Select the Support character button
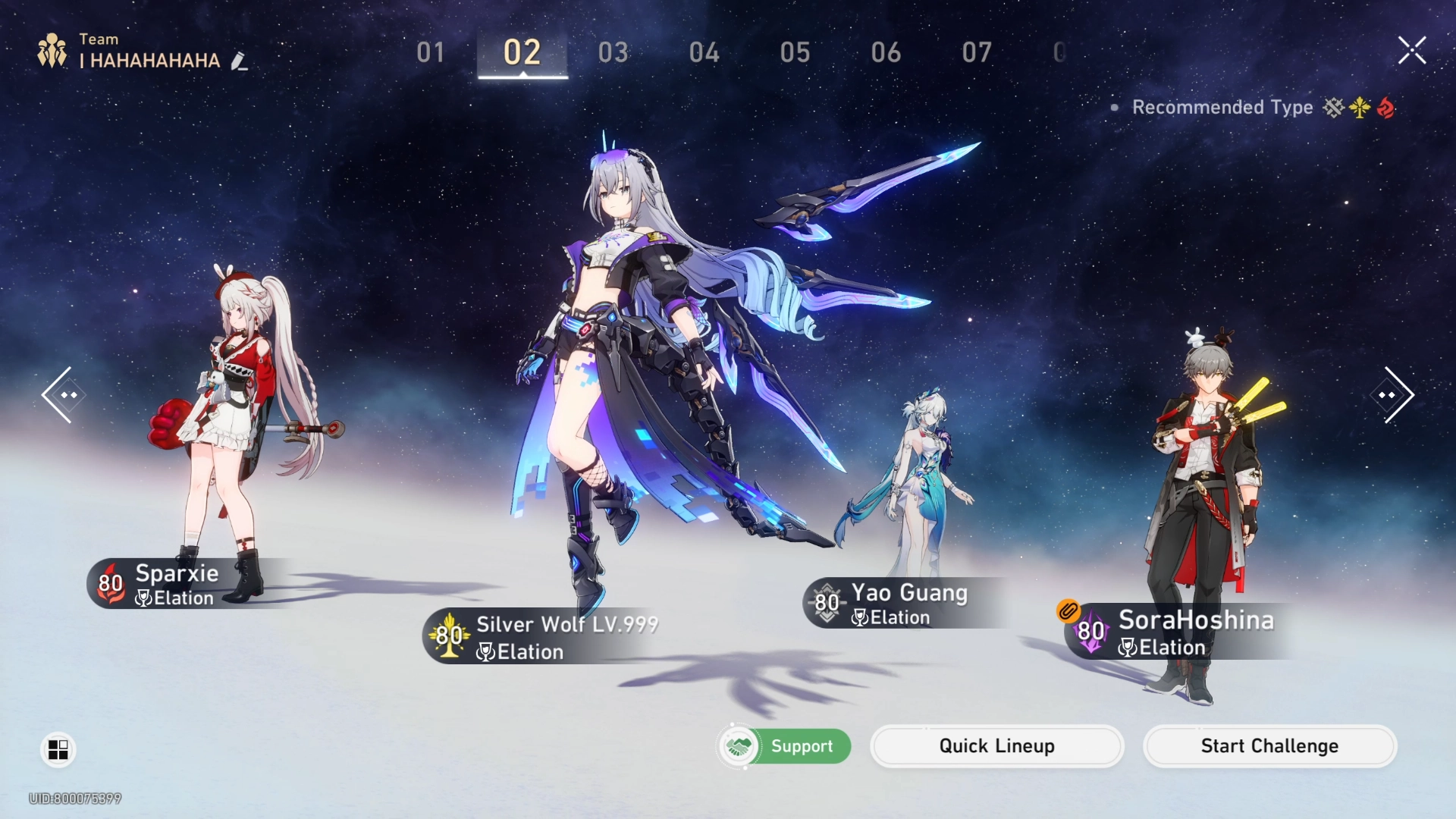 point(784,746)
